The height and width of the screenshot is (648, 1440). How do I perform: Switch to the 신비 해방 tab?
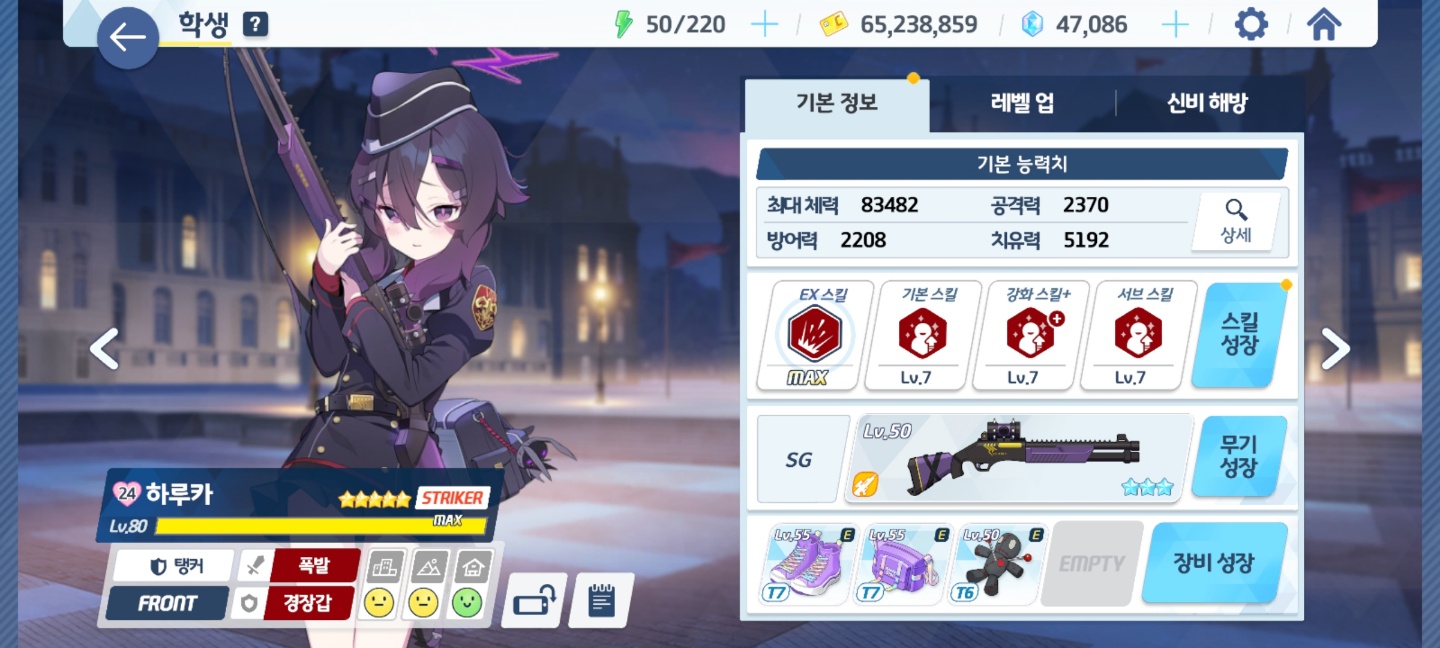point(1207,103)
